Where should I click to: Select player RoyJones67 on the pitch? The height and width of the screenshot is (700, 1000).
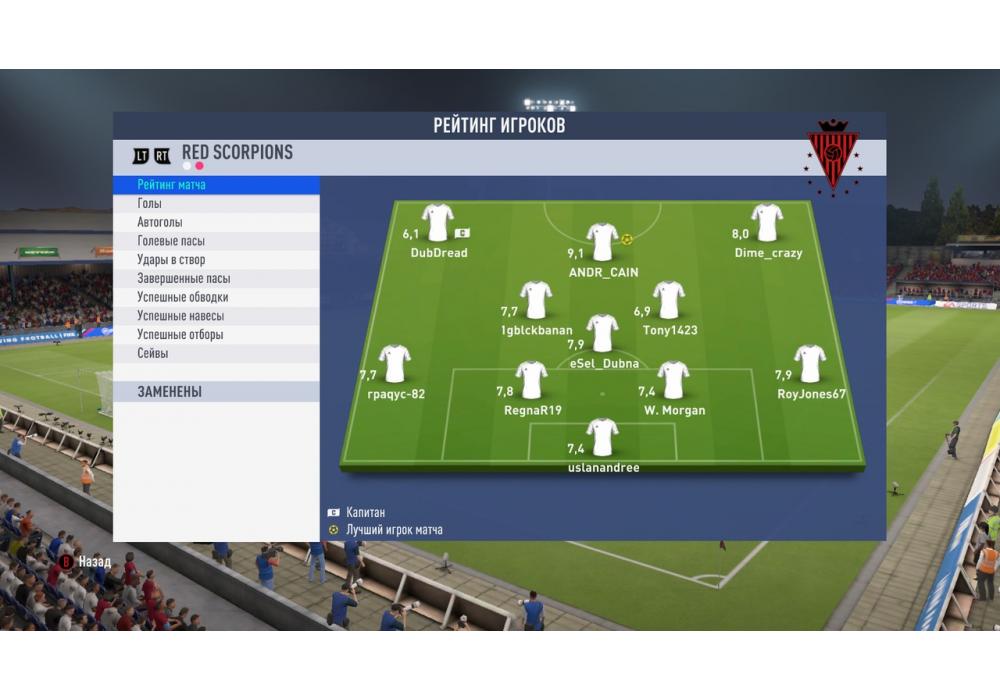[810, 363]
